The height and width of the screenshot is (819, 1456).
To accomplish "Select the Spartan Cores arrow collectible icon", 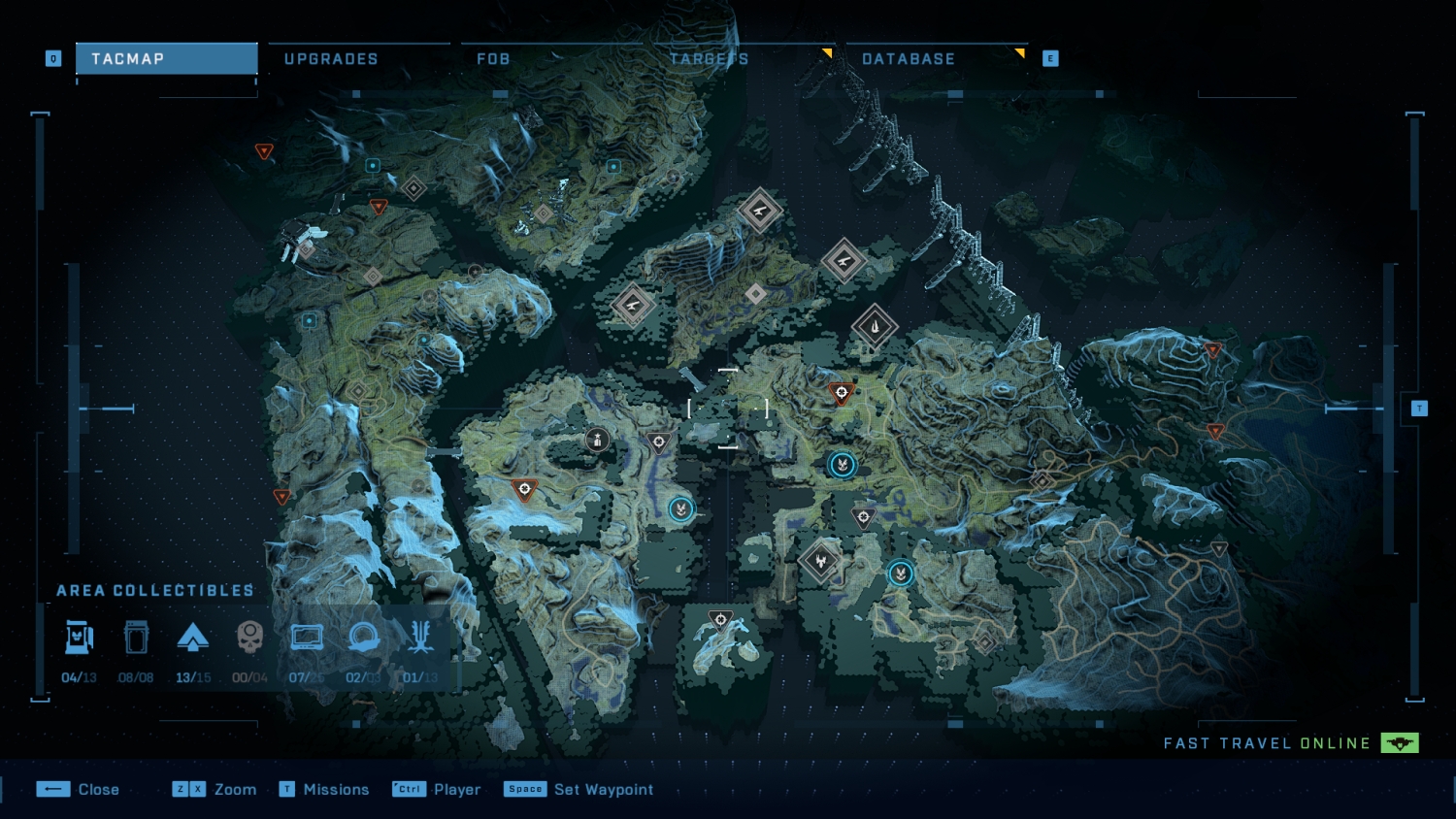I will (193, 637).
